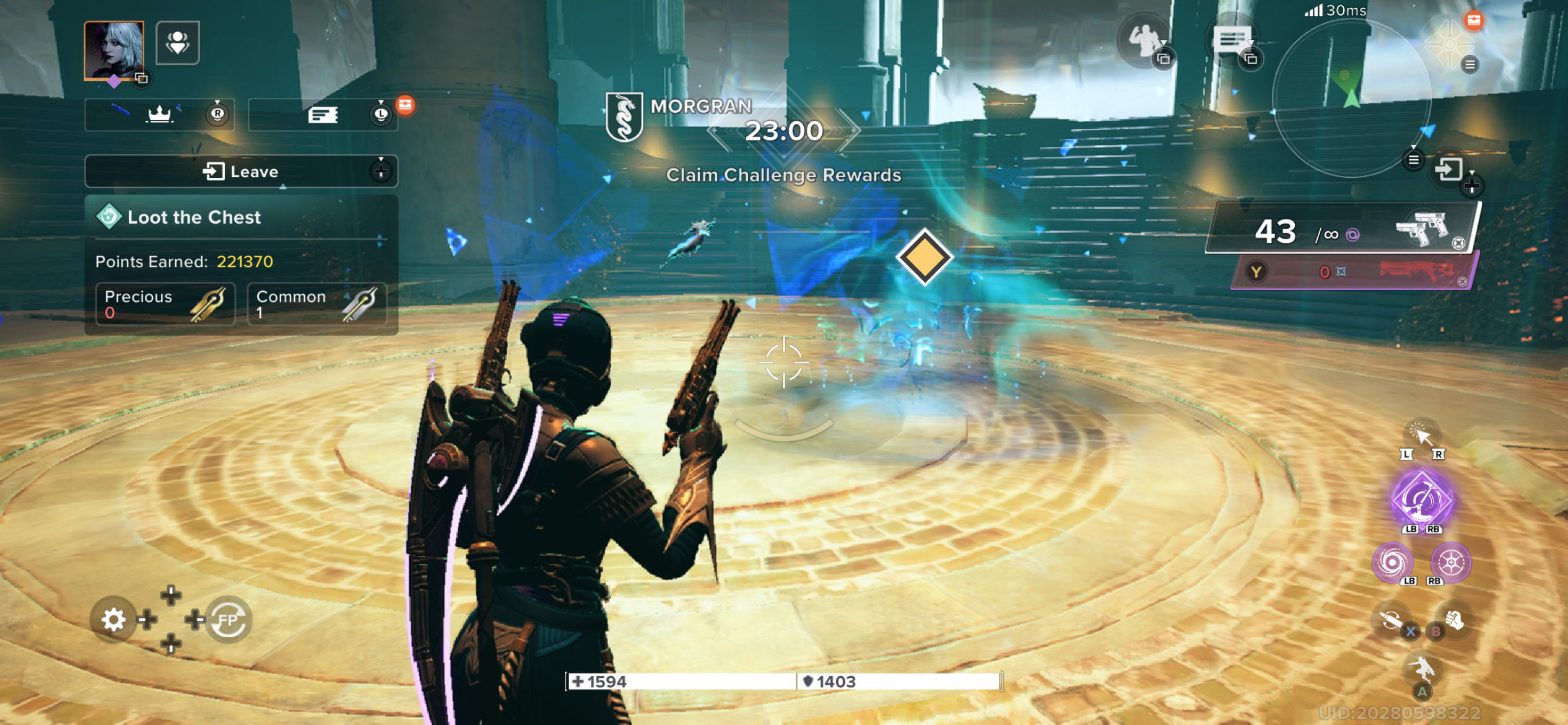Open the character portrait
The height and width of the screenshot is (725, 1568).
(x=114, y=51)
